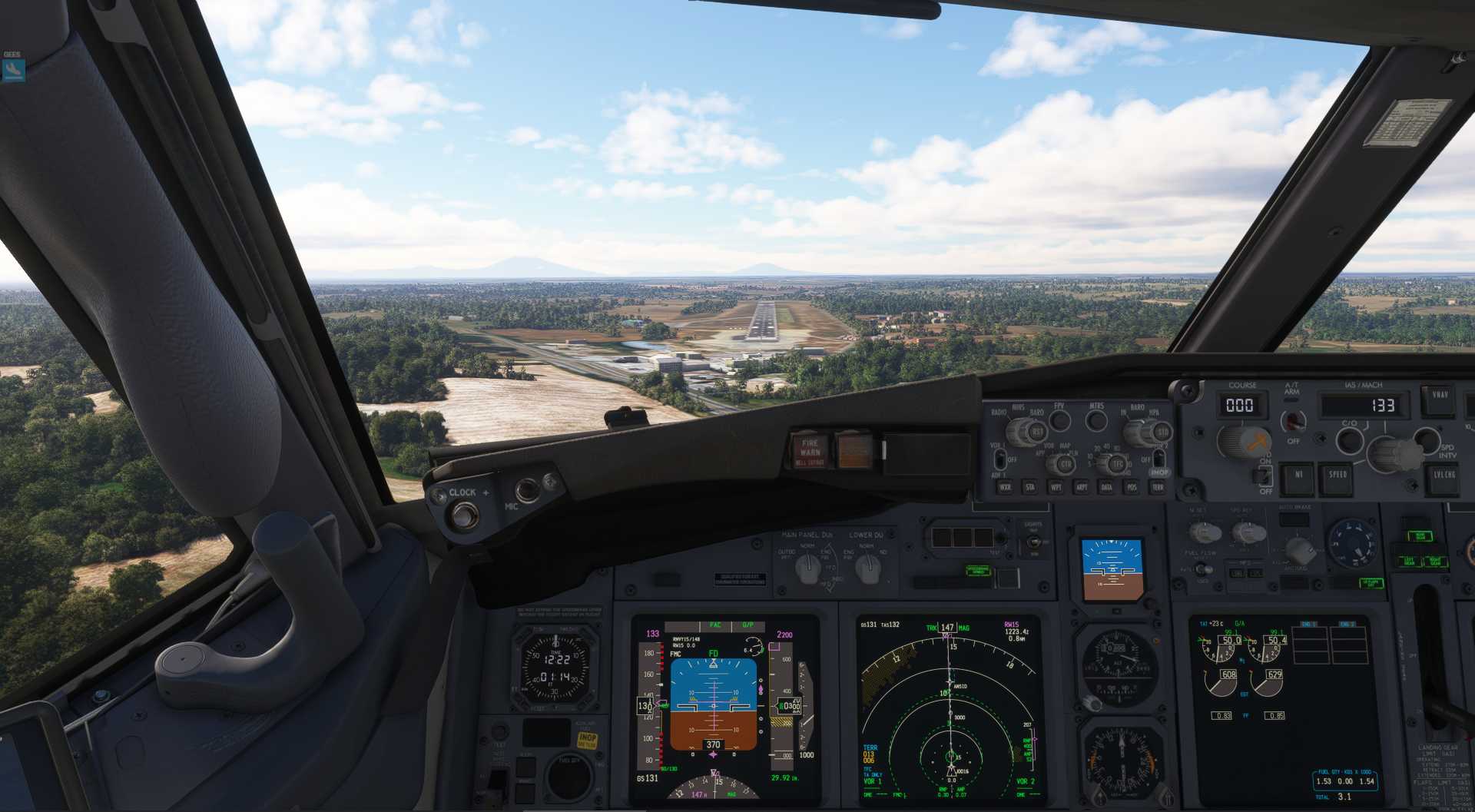Toggle the STA map button

coord(1030,487)
